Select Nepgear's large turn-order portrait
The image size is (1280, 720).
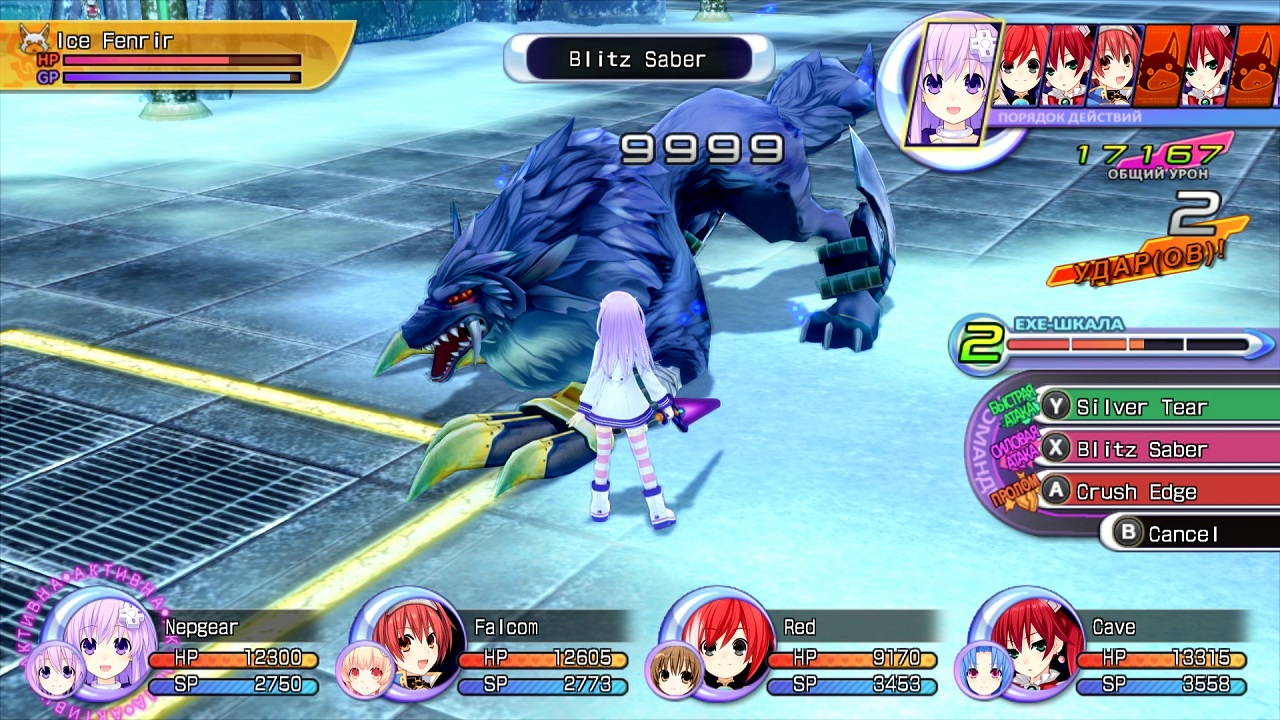[946, 82]
